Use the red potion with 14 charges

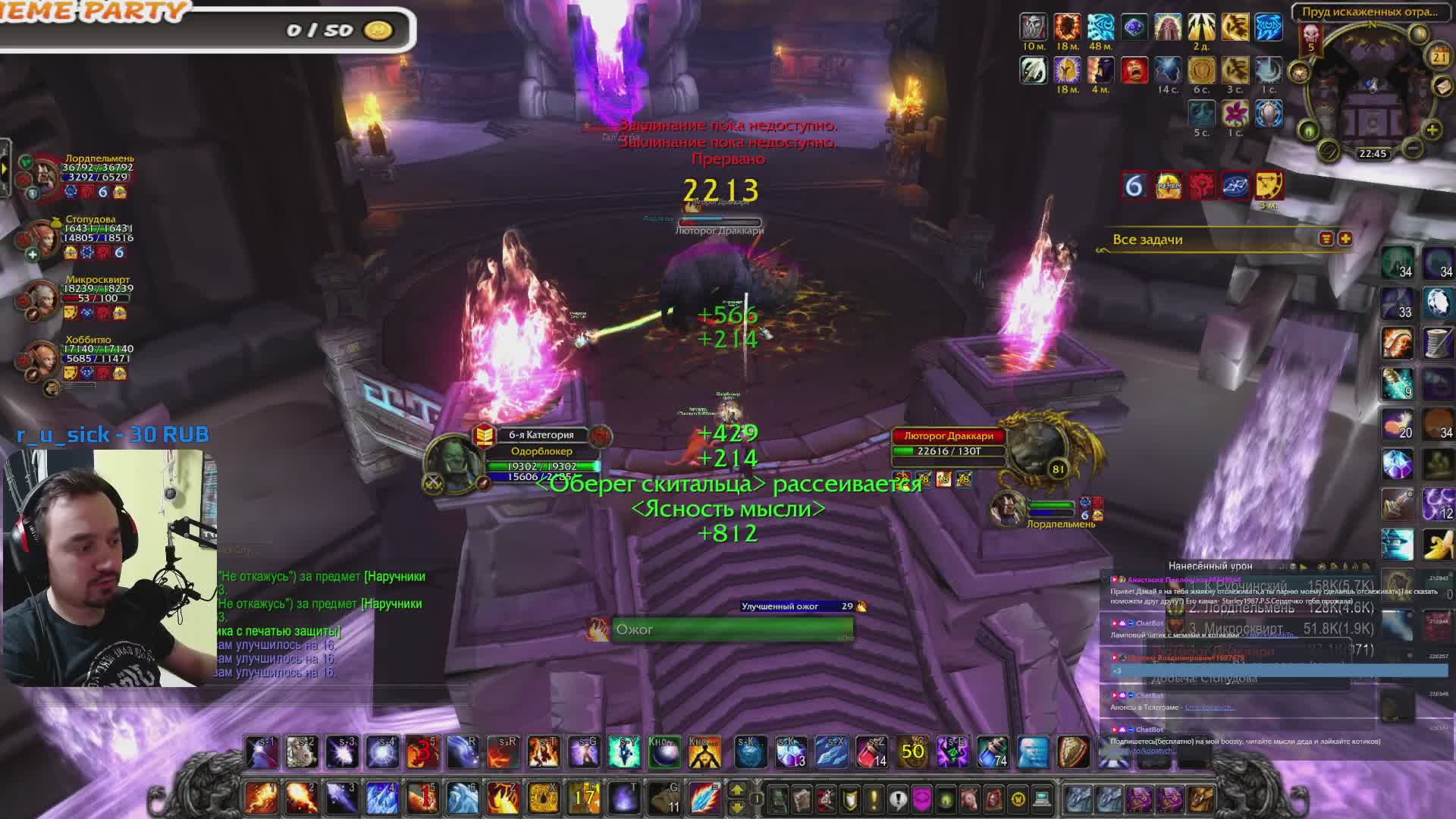872,752
